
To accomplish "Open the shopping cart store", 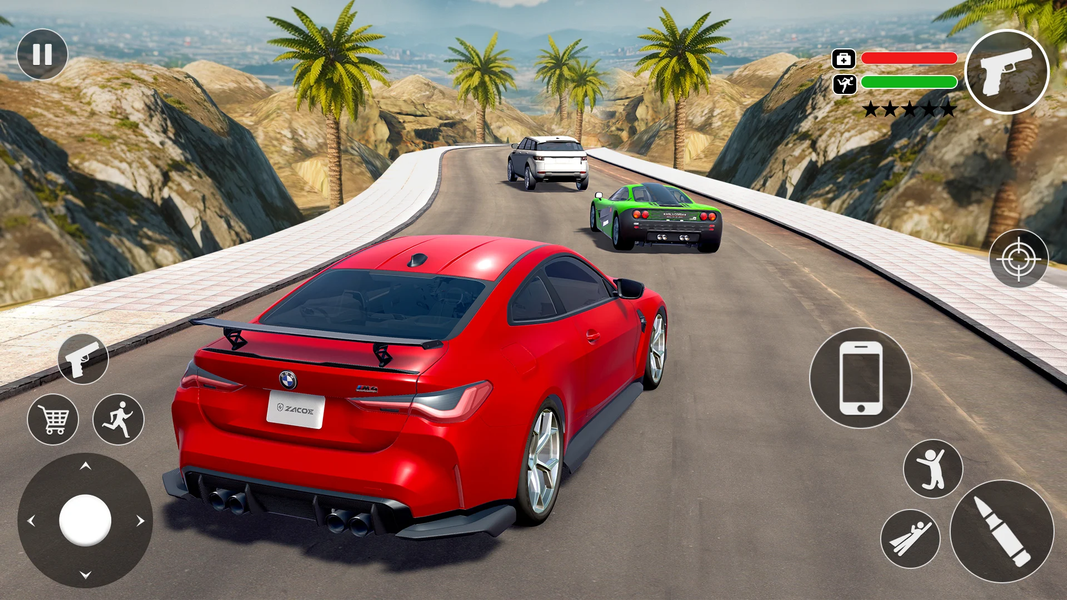I will point(53,418).
